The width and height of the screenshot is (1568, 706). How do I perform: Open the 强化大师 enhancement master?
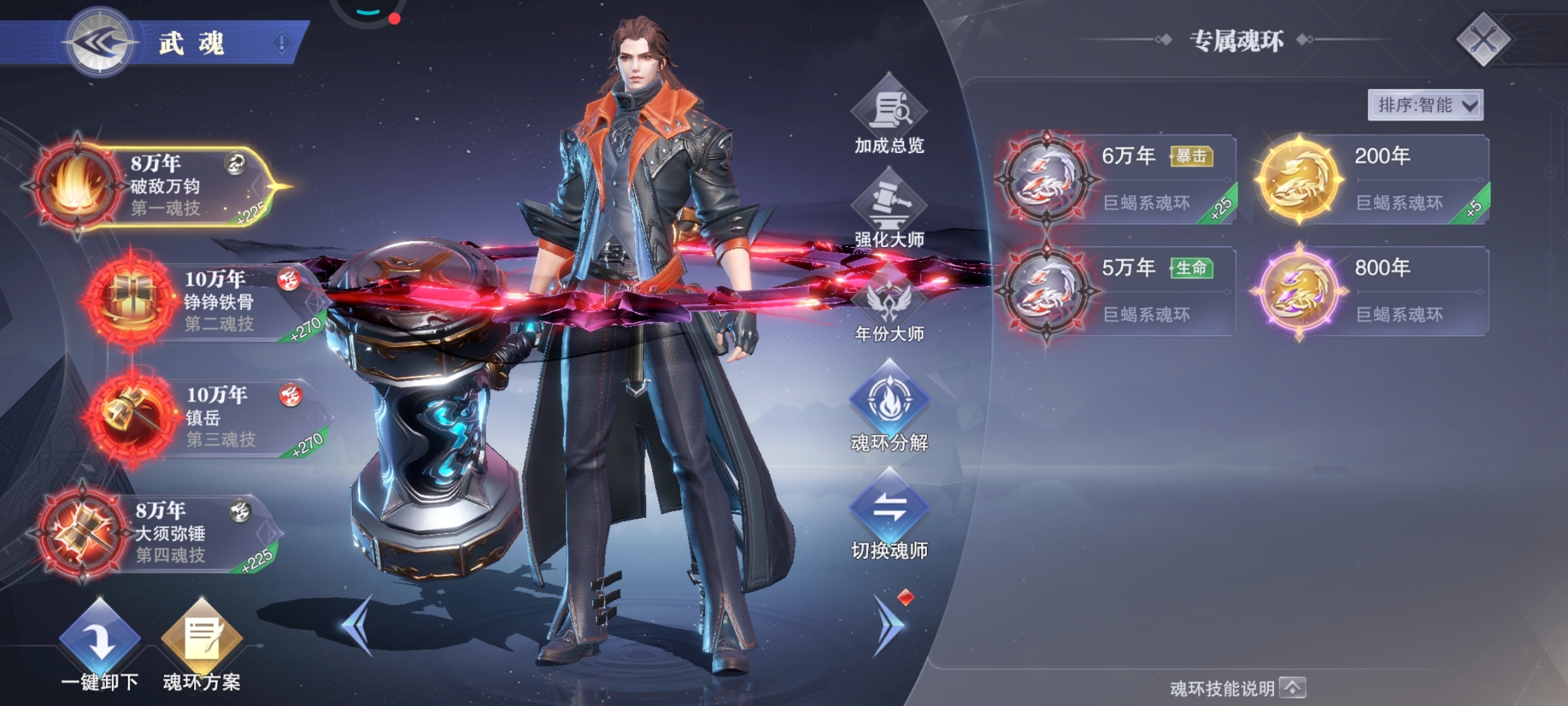coord(889,209)
